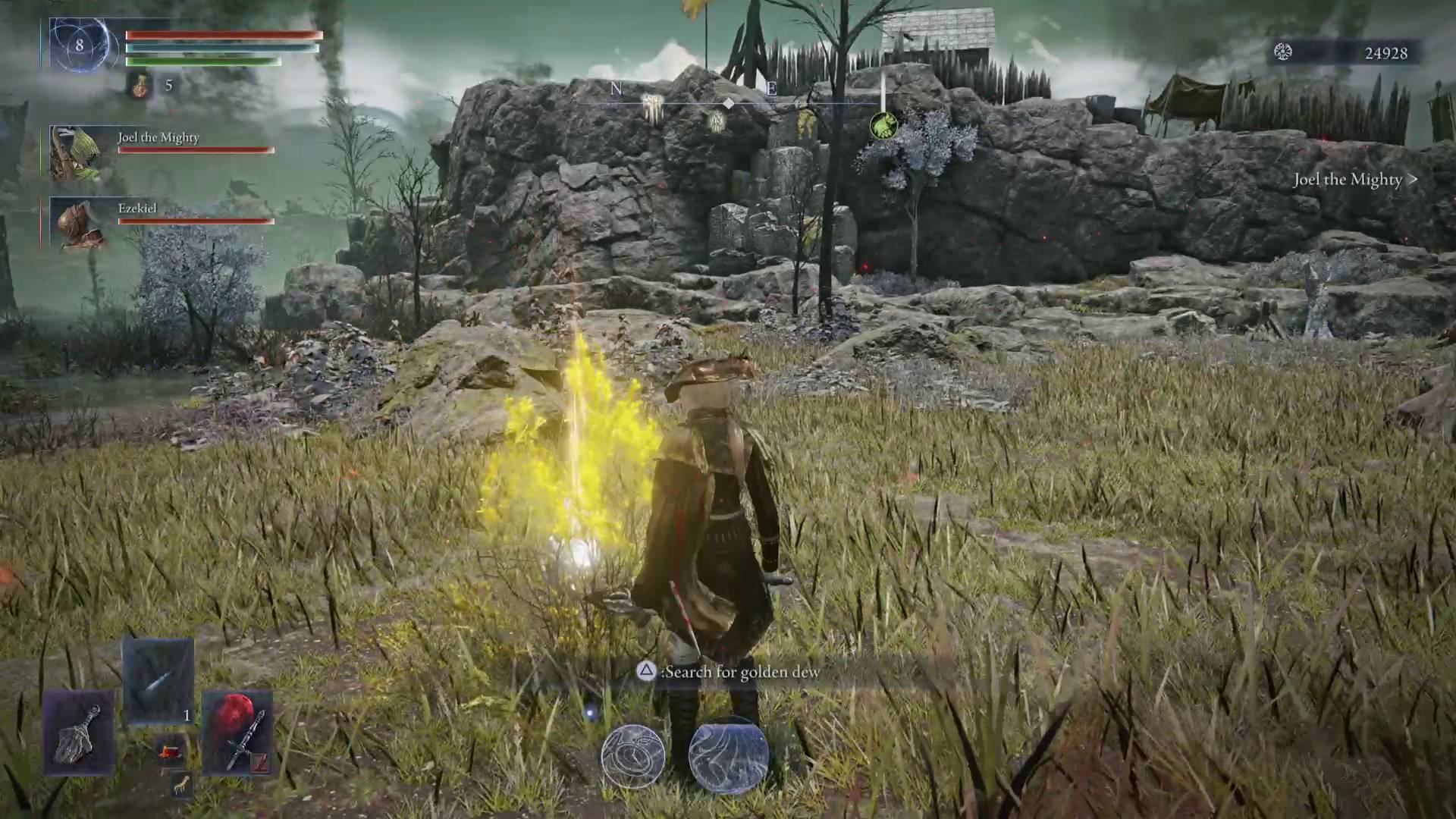This screenshot has width=1456, height=819.
Task: Select the flask icon showing 5 charges
Action: [140, 86]
